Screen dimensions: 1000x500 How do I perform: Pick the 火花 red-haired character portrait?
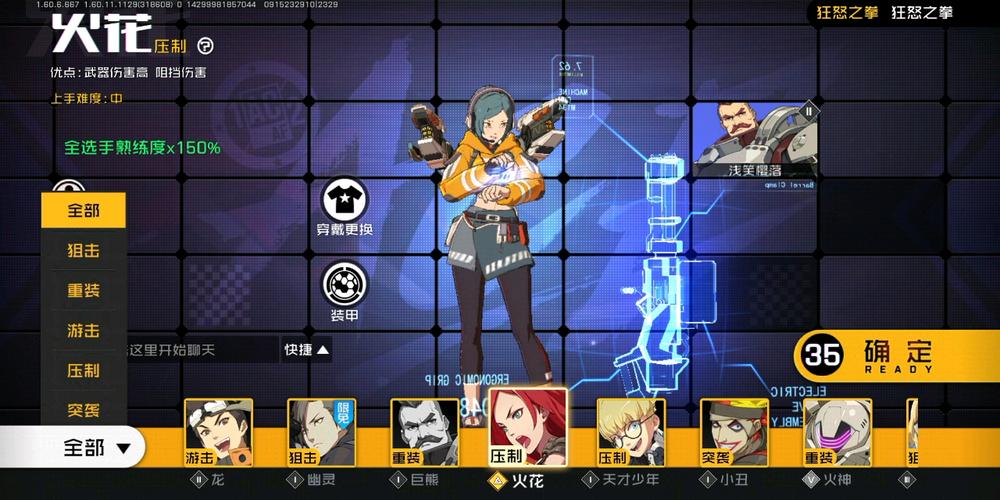click(527, 428)
